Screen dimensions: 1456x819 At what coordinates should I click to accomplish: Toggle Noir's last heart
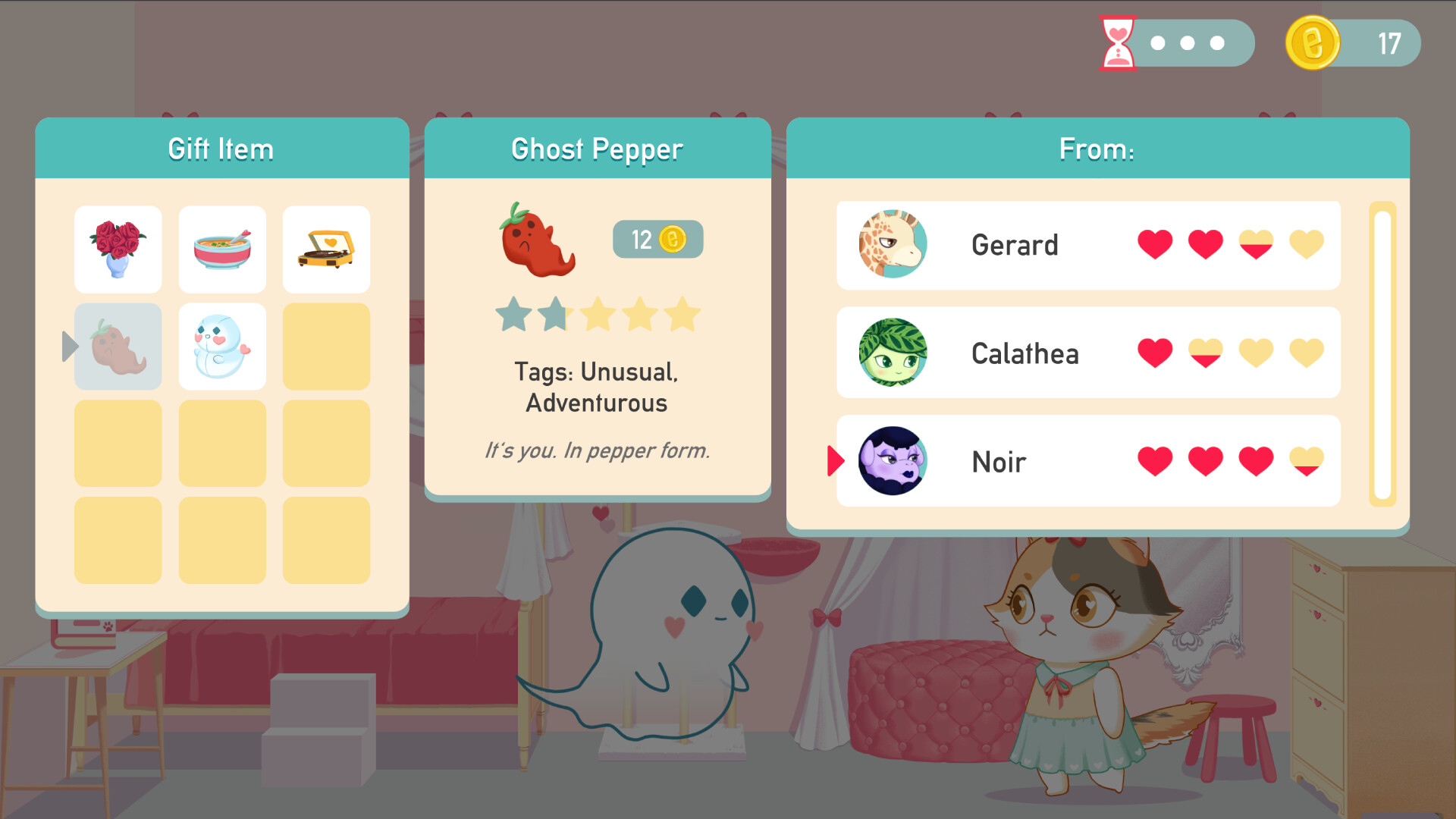click(1306, 463)
